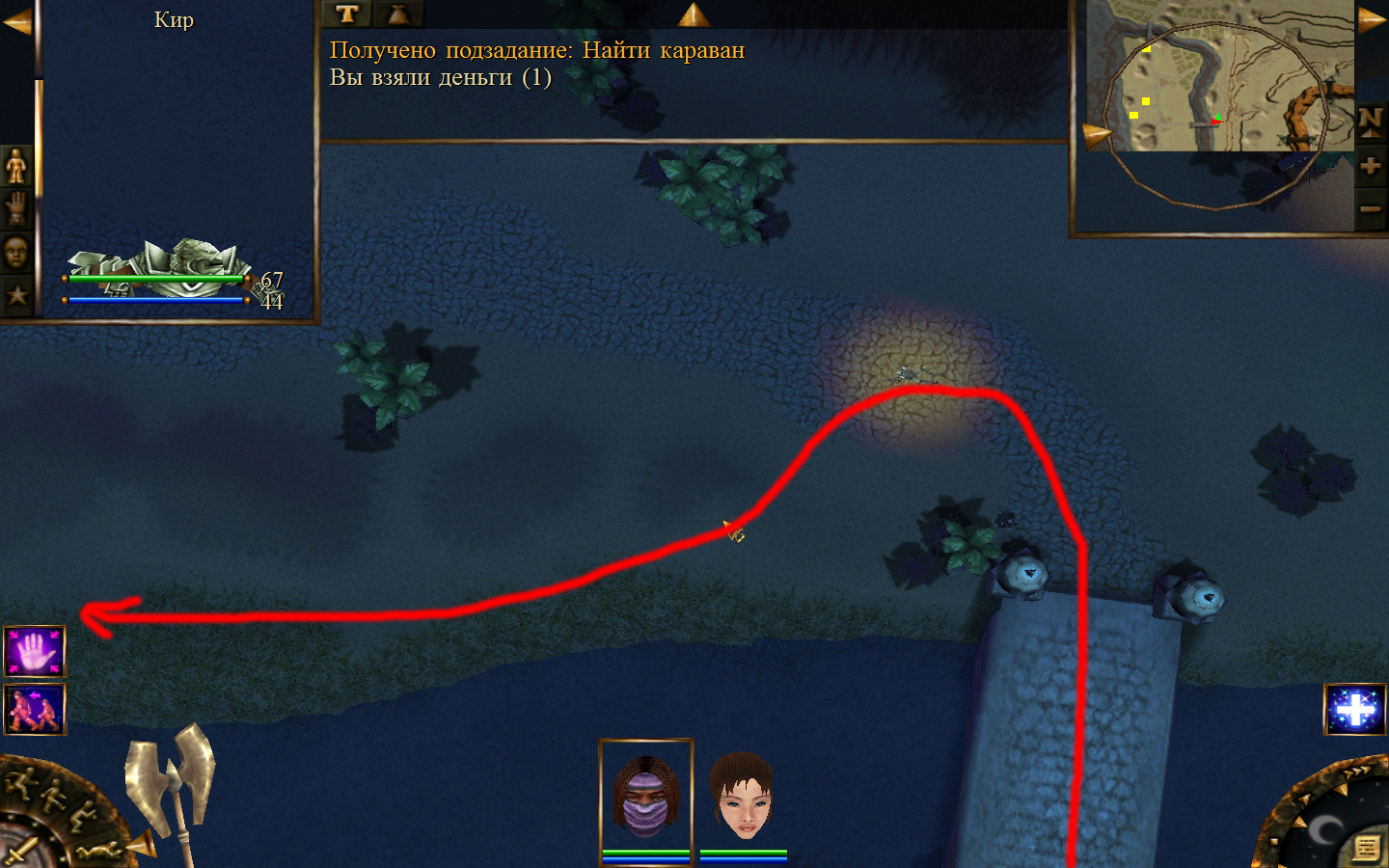Image resolution: width=1389 pixels, height=868 pixels.
Task: Collapse the character panel with the gold arrow
Action: (16, 21)
